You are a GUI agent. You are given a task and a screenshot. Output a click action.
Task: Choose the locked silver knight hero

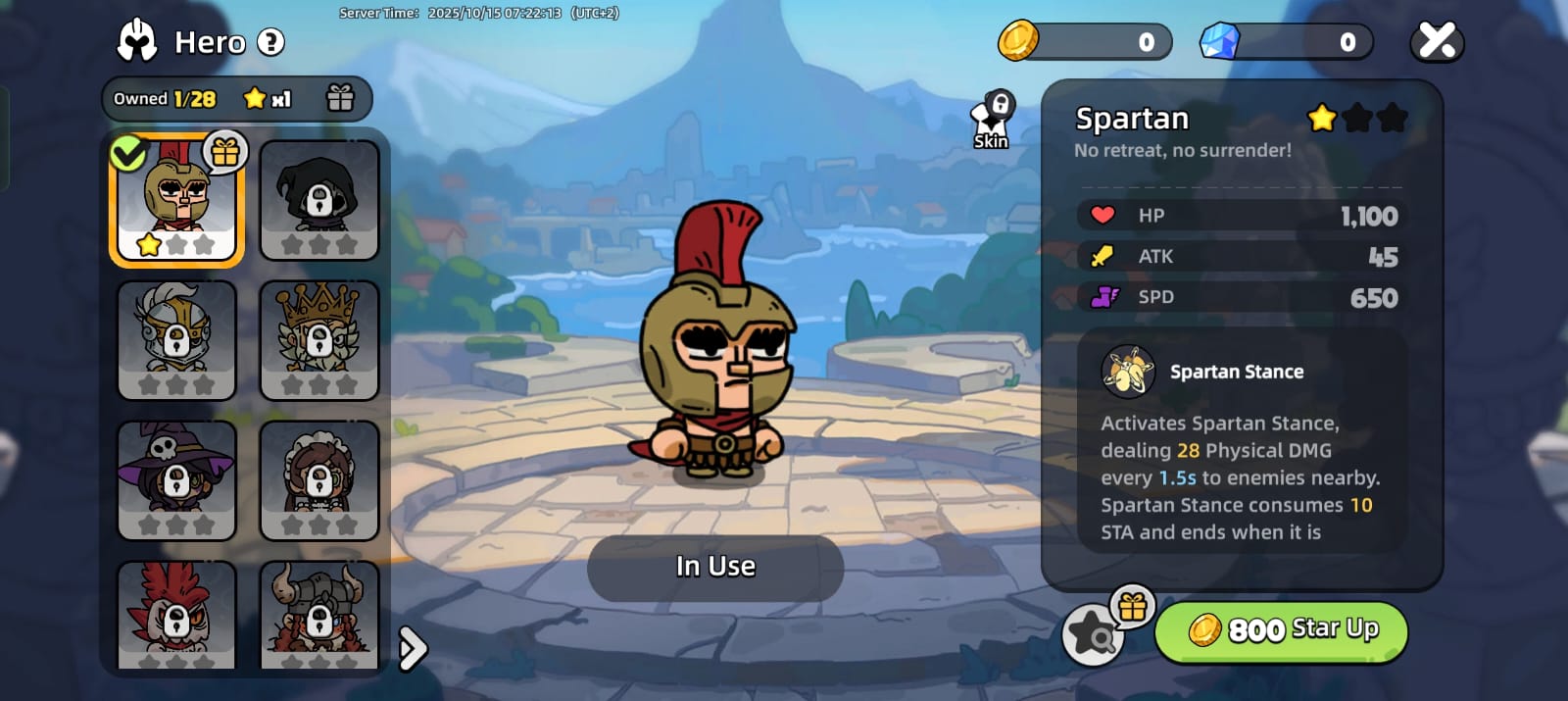coord(176,340)
